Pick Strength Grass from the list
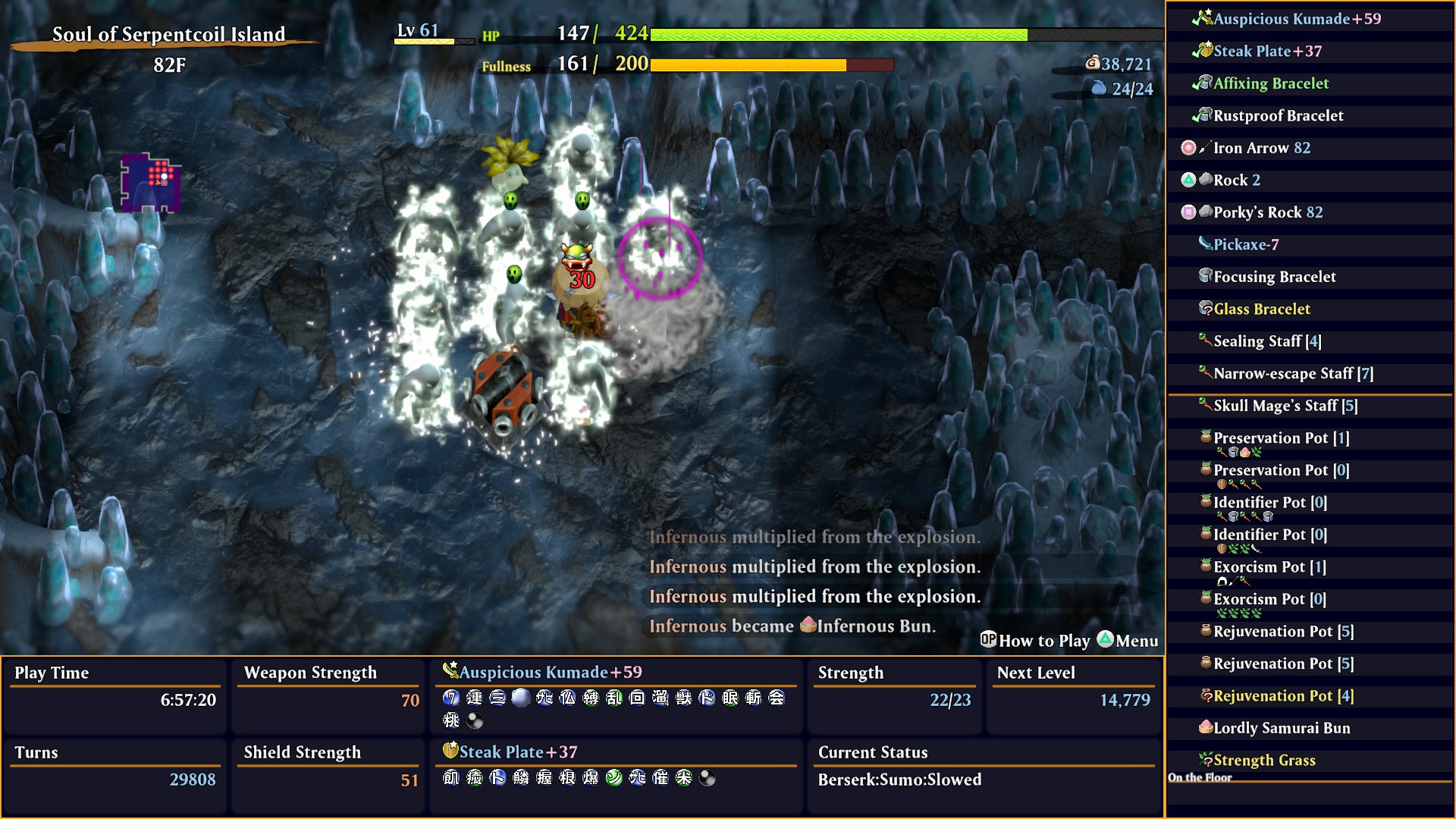Image resolution: width=1456 pixels, height=819 pixels. pos(1264,761)
